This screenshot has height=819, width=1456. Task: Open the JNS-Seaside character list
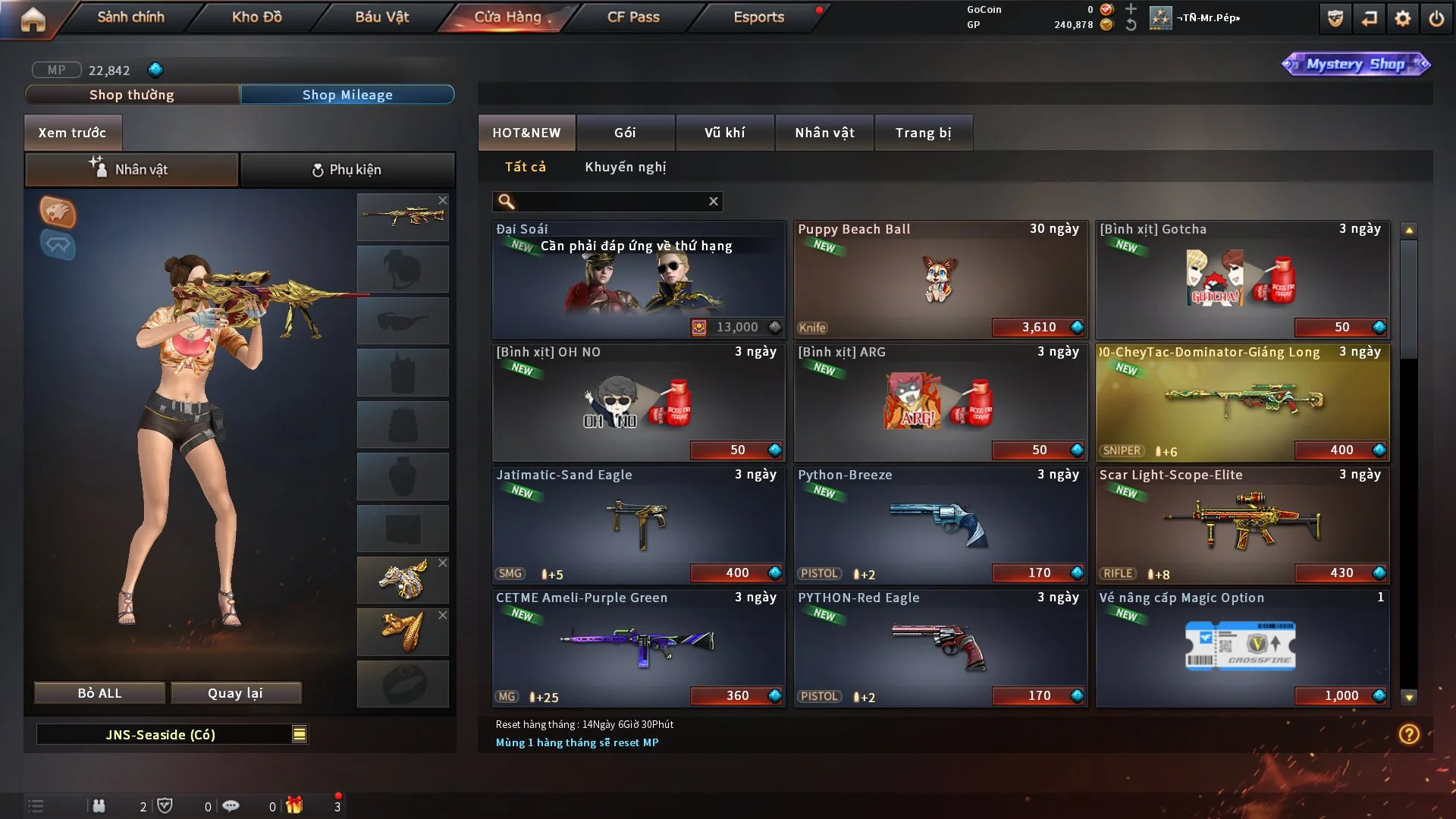pyautogui.click(x=300, y=734)
